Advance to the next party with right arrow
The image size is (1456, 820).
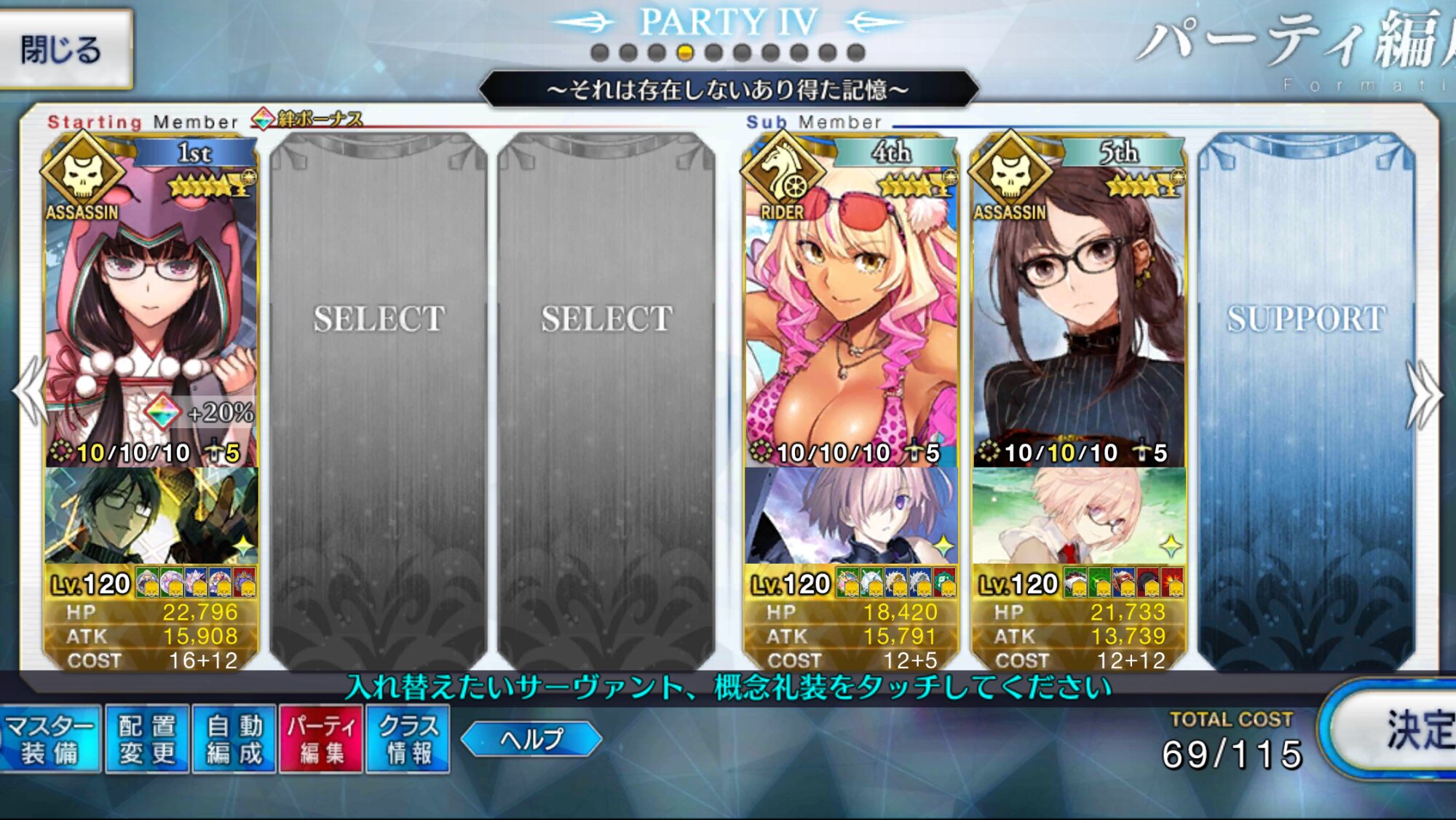(x=1425, y=393)
